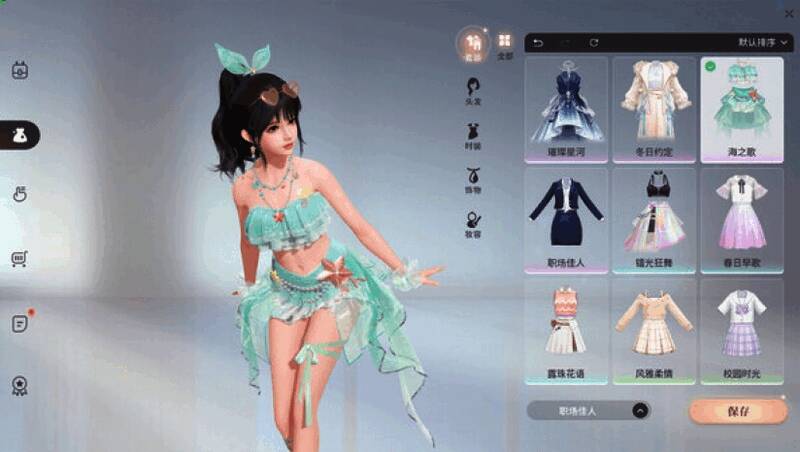This screenshot has width=800, height=452.
Task: Open the 默认排序 sorting dropdown
Action: tap(764, 43)
